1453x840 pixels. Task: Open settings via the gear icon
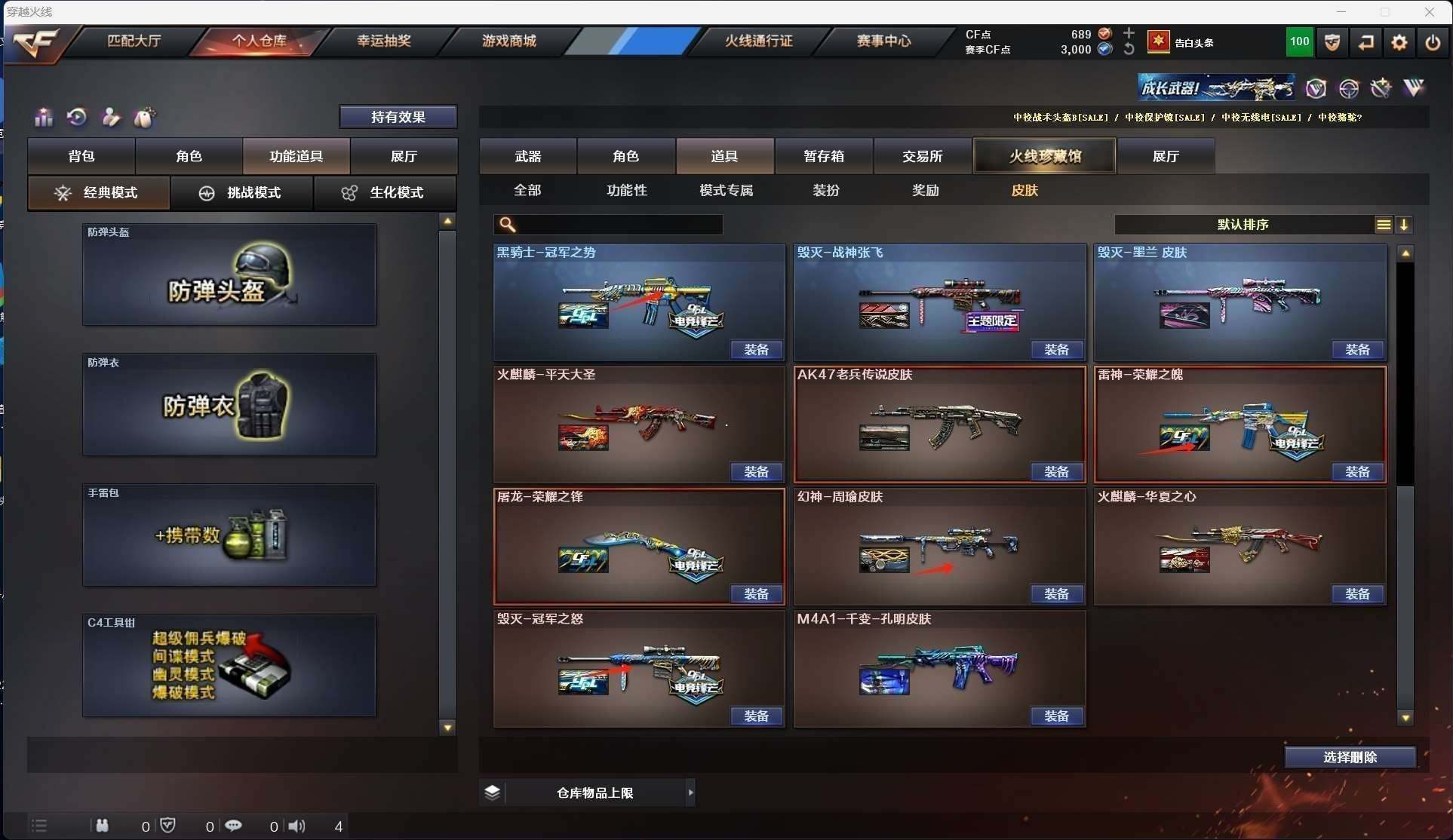[1399, 42]
